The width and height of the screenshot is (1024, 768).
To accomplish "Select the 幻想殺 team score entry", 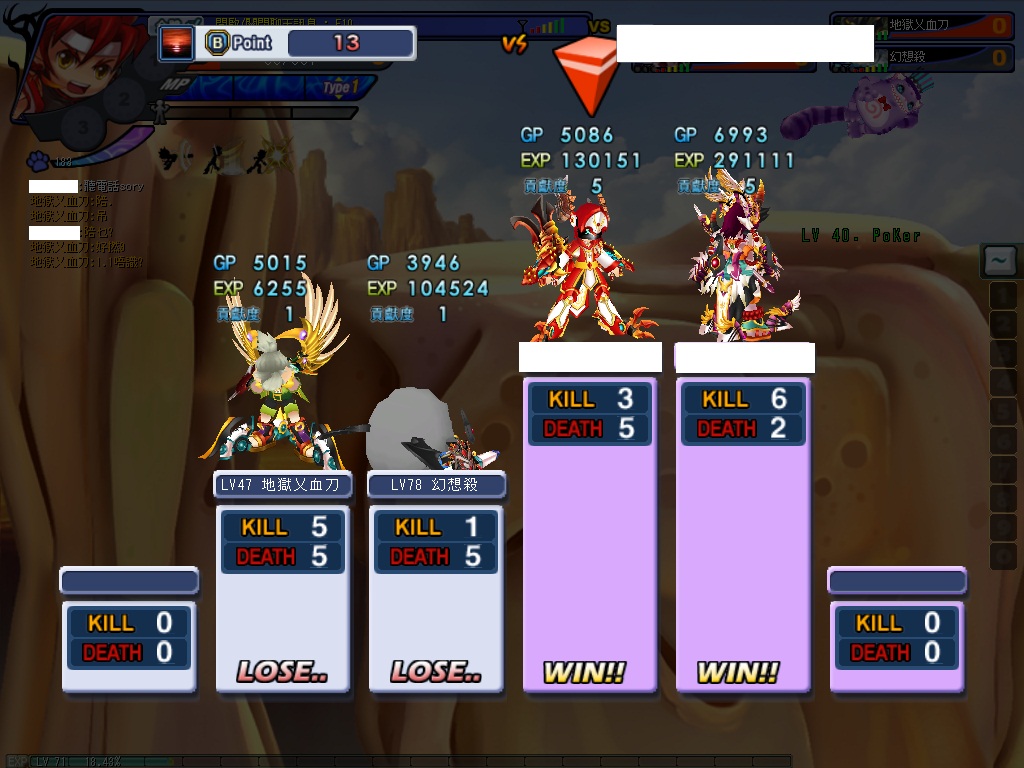I will click(x=921, y=57).
